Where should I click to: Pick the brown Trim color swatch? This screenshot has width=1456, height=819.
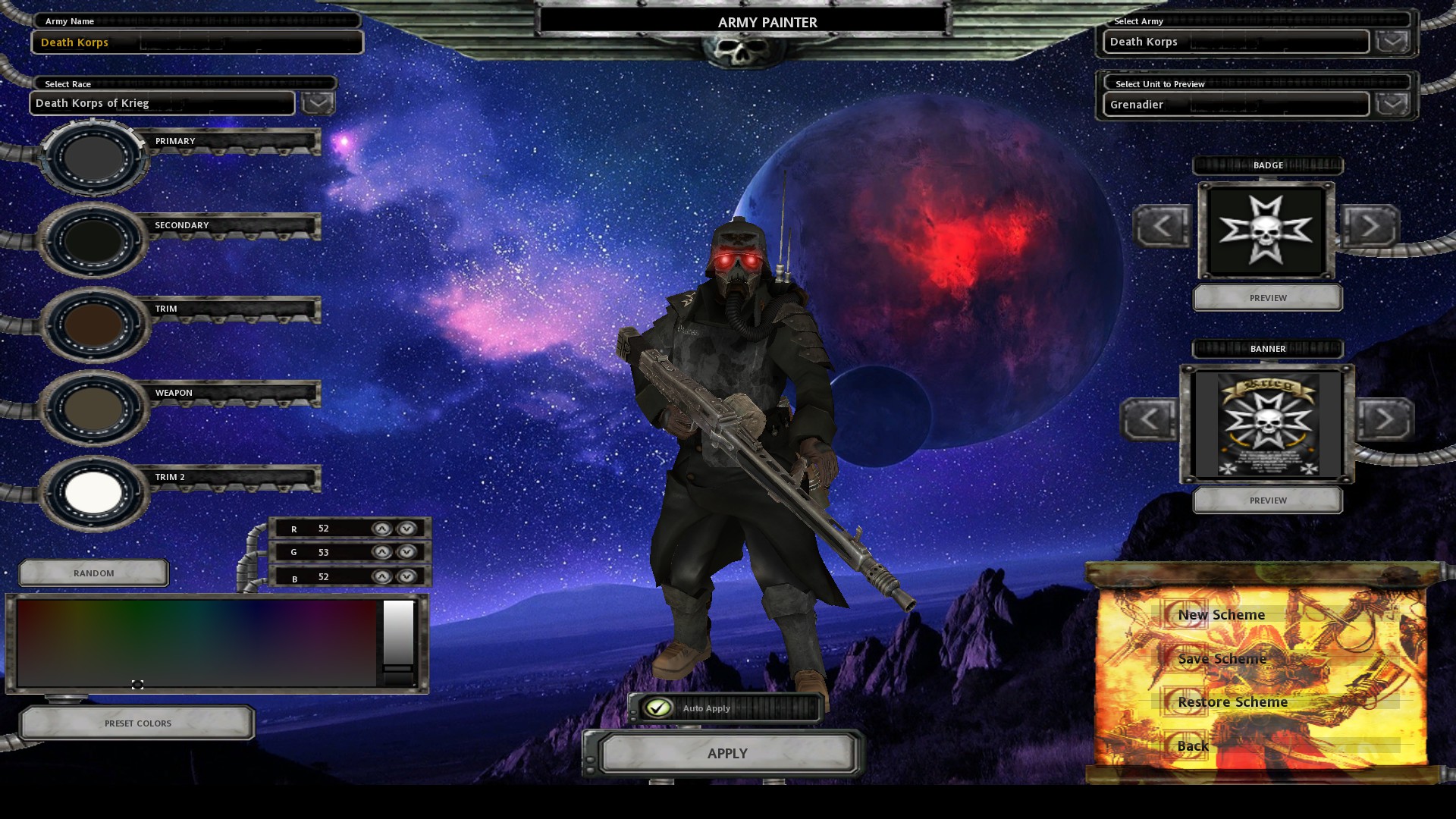(93, 325)
